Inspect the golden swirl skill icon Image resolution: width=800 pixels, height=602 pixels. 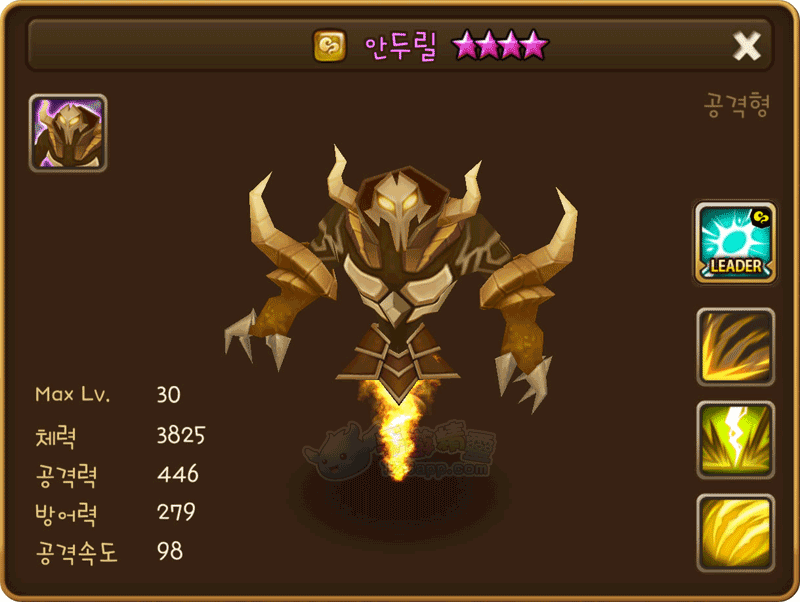(736, 532)
